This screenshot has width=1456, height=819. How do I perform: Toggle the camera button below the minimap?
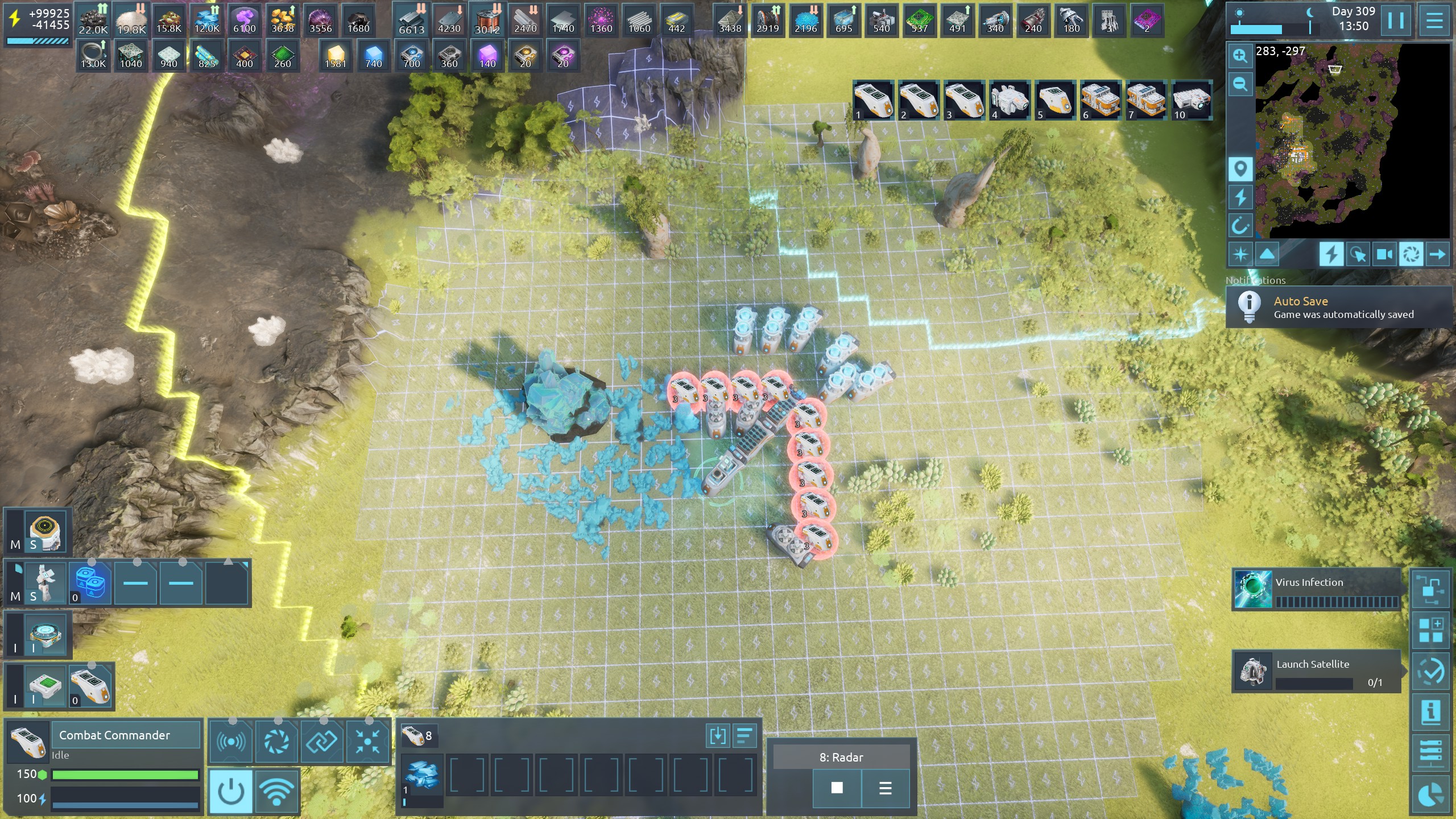pyautogui.click(x=1384, y=254)
